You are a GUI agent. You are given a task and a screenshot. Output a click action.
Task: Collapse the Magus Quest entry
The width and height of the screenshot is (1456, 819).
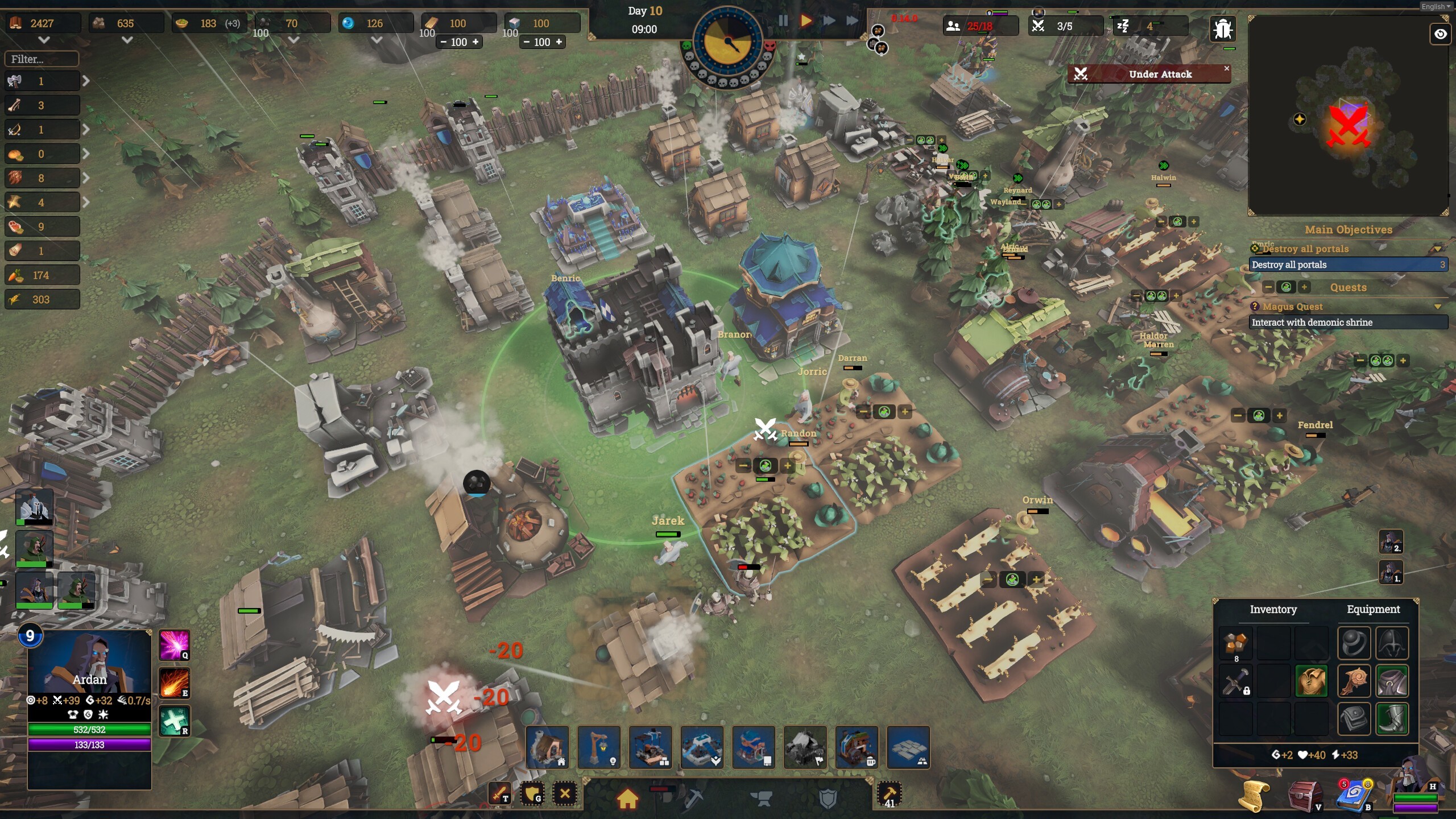[1437, 307]
